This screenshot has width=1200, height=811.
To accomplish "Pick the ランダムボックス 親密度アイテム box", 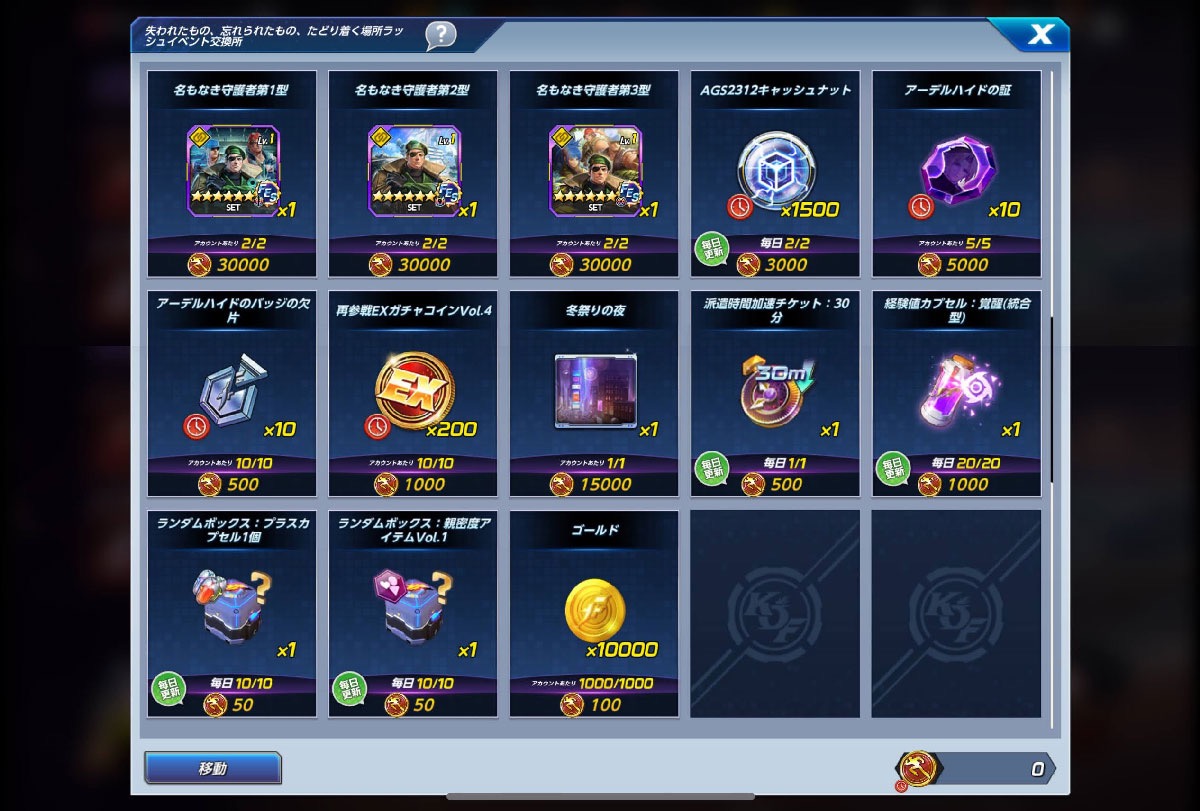I will tap(413, 612).
